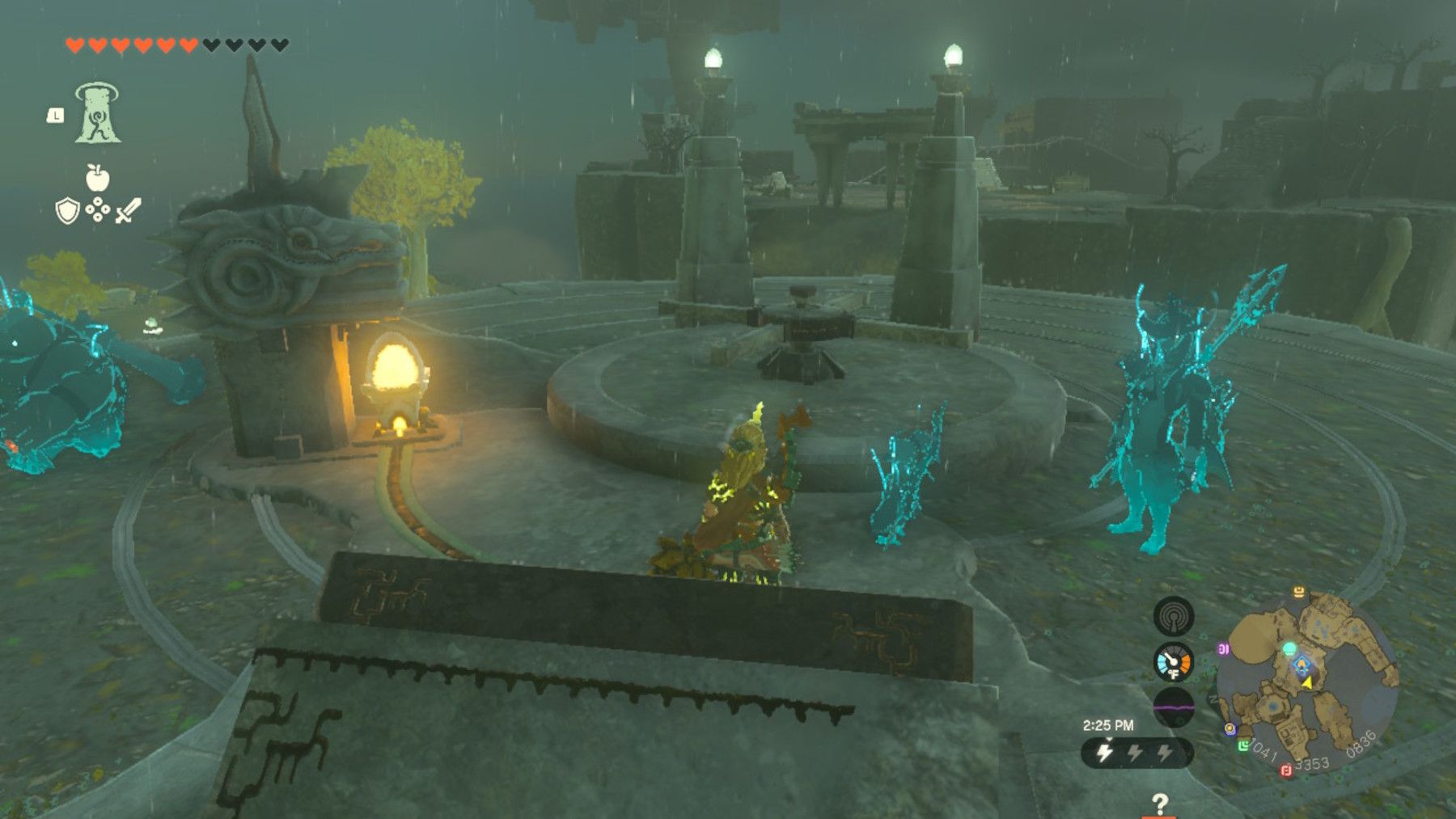This screenshot has width=1456, height=819.
Task: Click the apple food indicator icon
Action: coord(98,177)
